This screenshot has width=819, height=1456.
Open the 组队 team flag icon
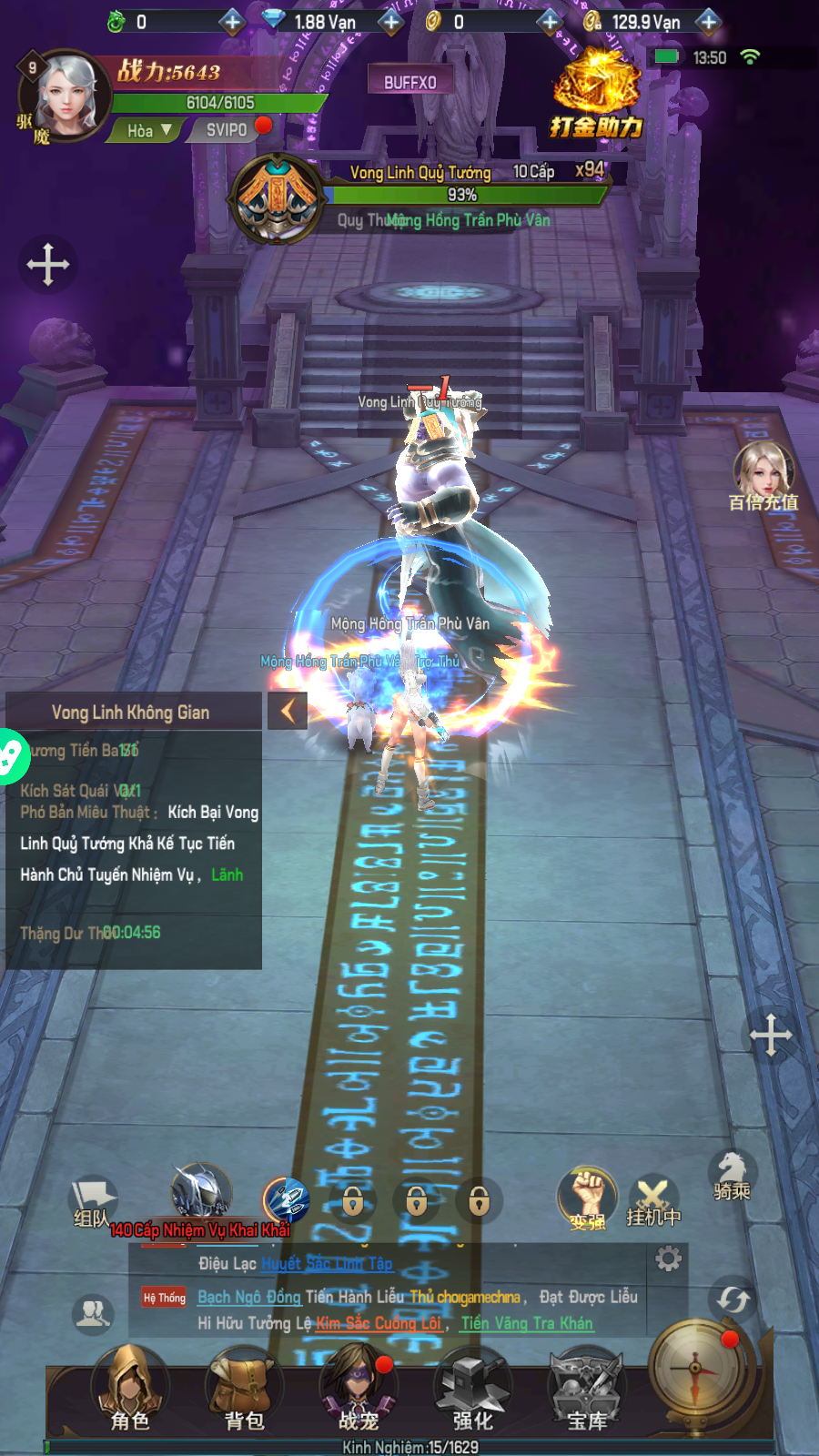(92, 1201)
